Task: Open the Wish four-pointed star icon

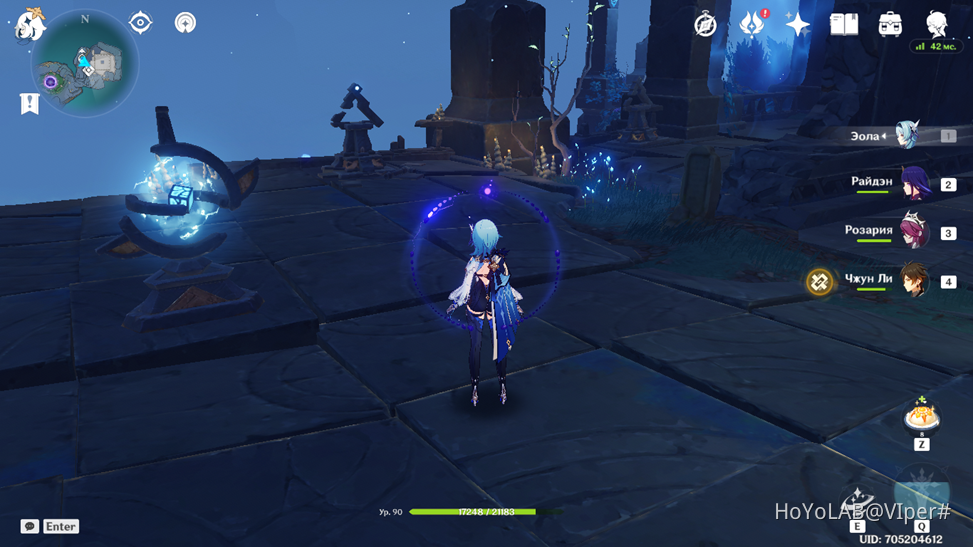Action: 797,25
